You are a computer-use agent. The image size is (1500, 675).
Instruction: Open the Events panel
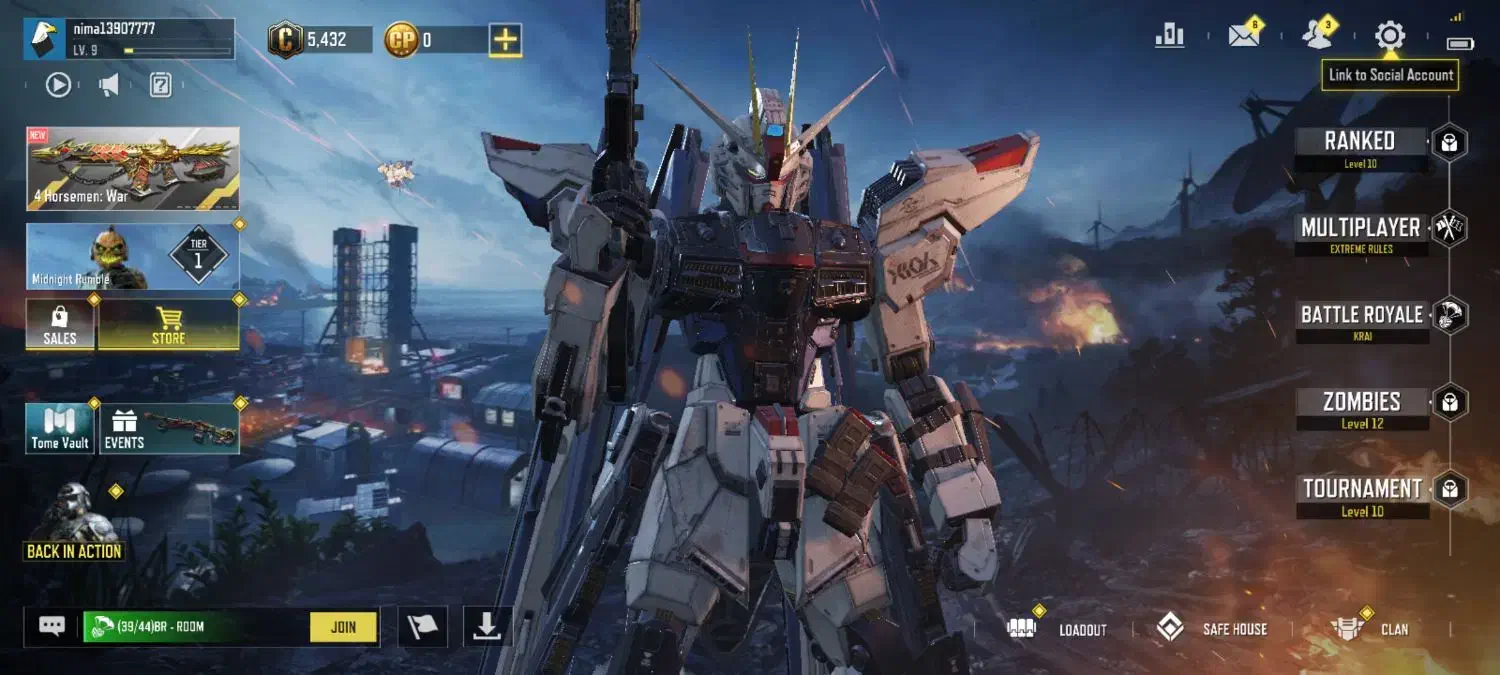(170, 428)
